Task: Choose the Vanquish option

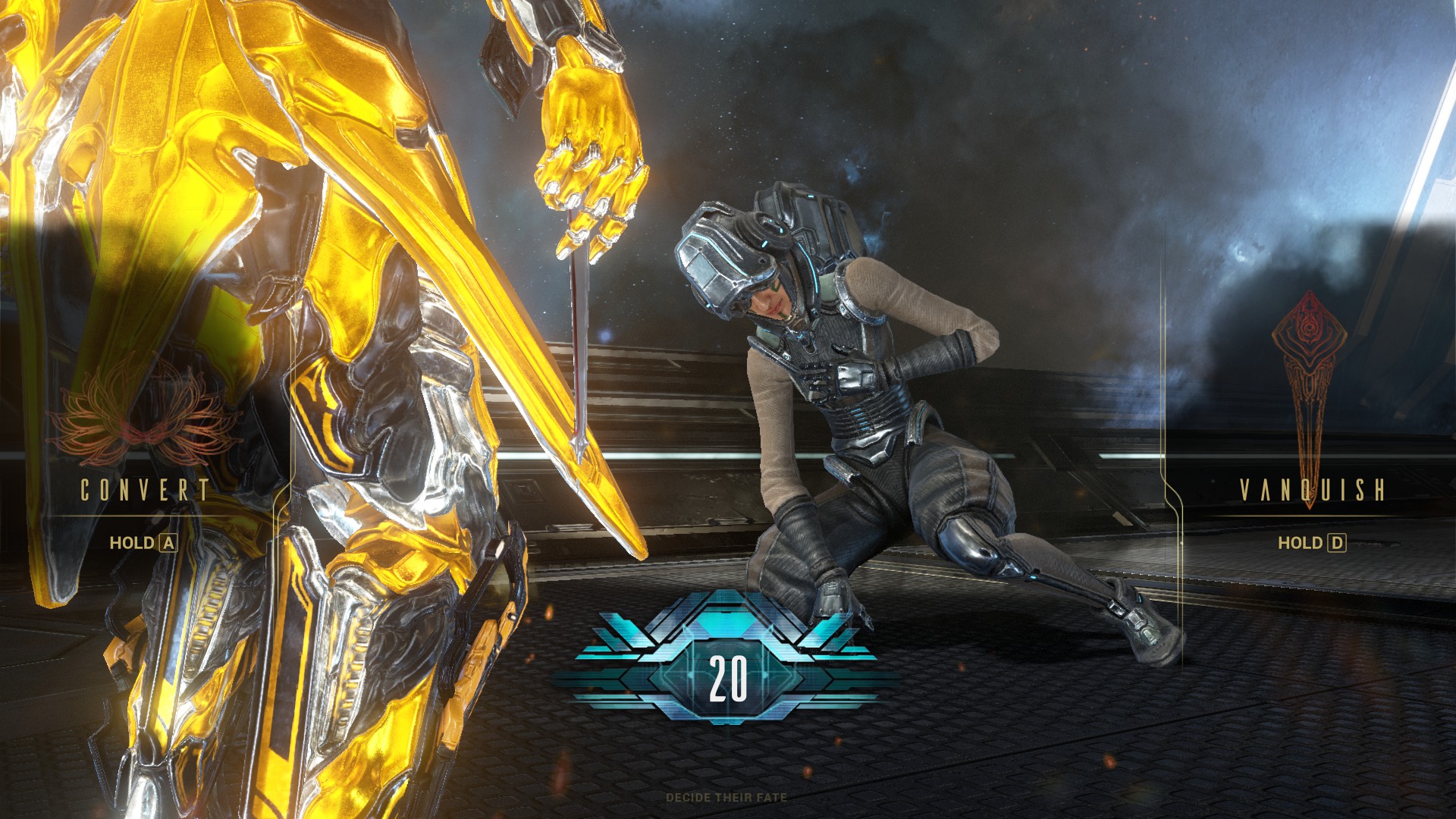Action: tap(1312, 491)
